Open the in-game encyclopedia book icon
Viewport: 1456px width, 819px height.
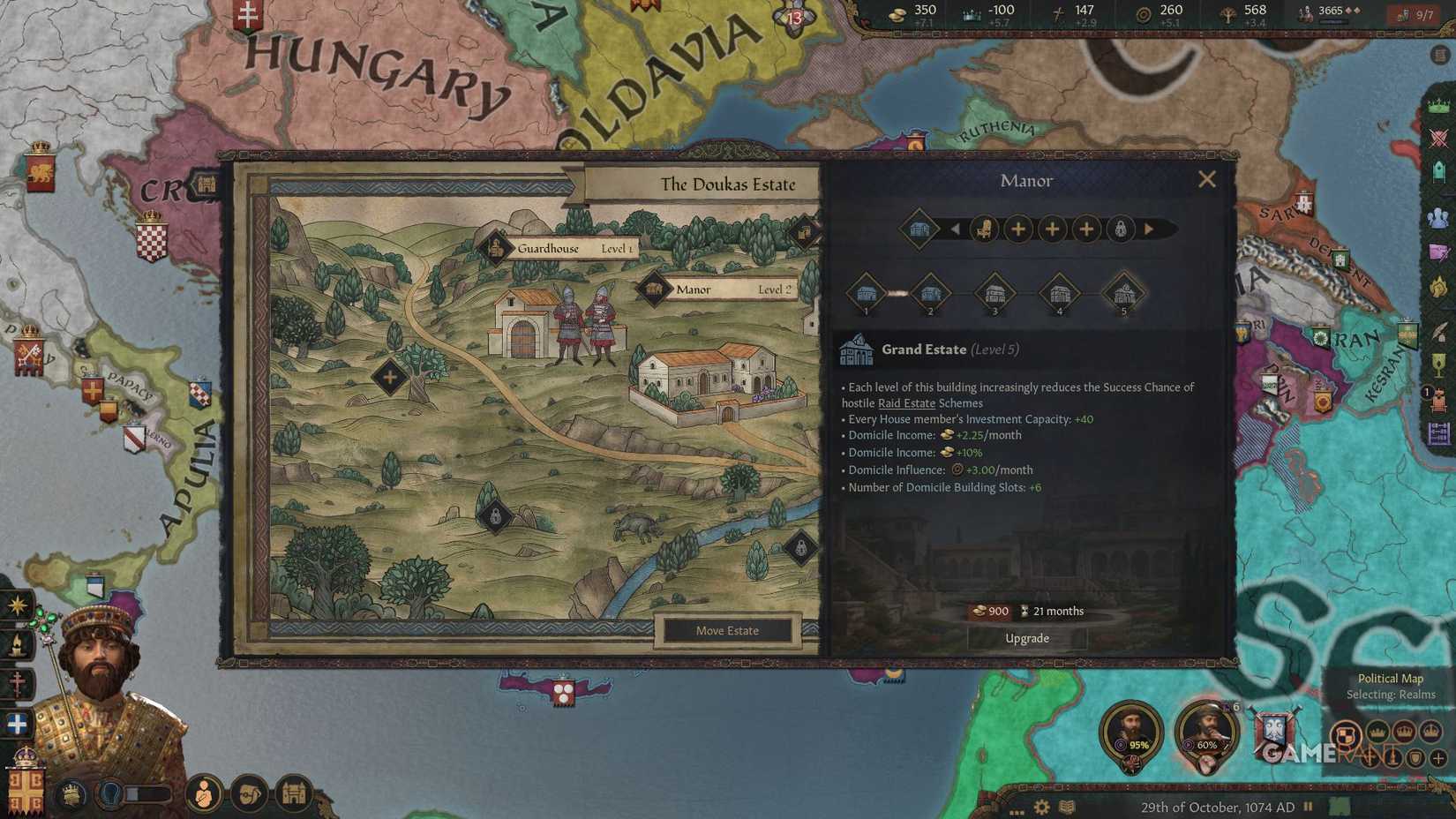(x=1068, y=808)
